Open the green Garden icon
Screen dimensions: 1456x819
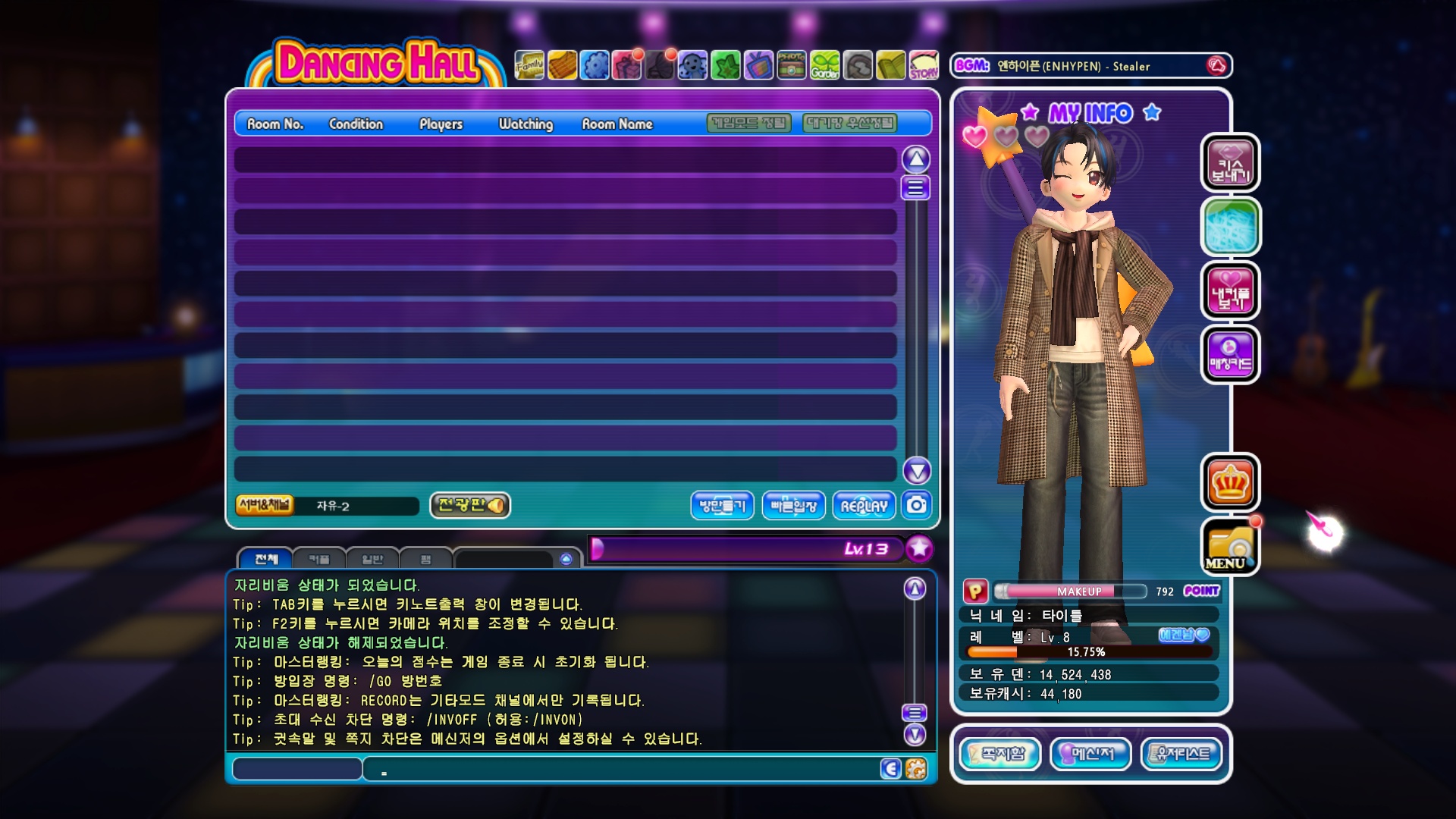coord(824,66)
